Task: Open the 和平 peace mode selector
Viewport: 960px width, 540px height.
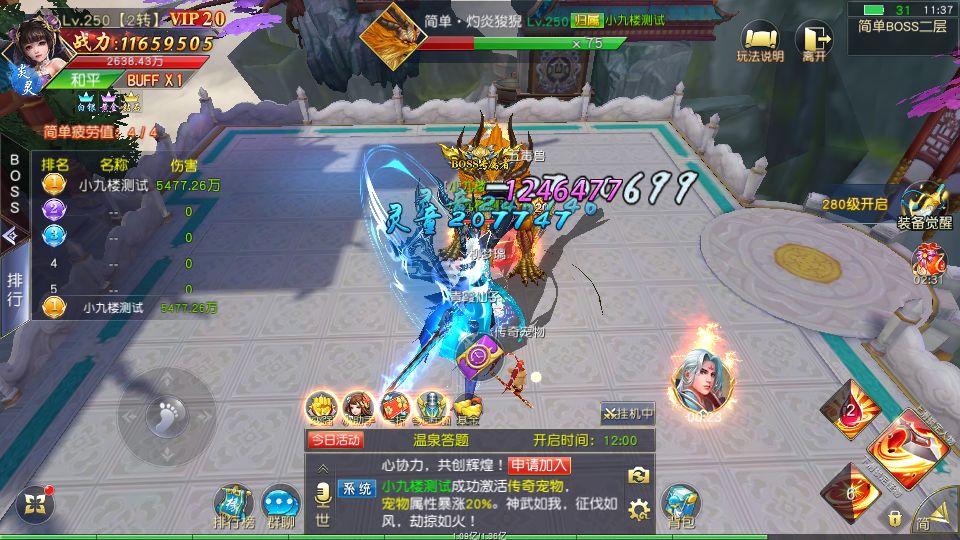Action: point(85,79)
